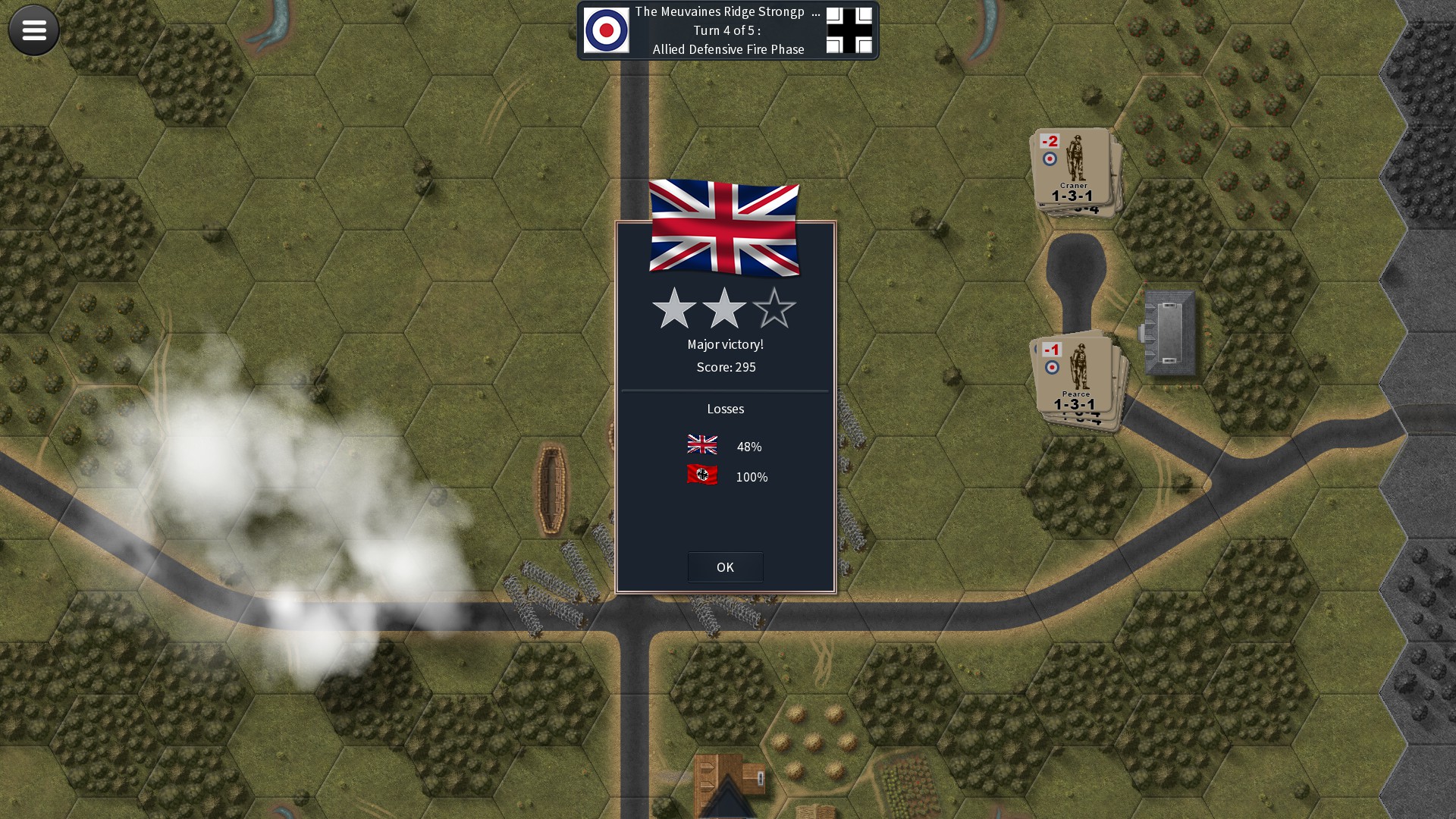Screen dimensions: 1456x819
Task: Click the empty third victory star
Action: pyautogui.click(x=774, y=309)
